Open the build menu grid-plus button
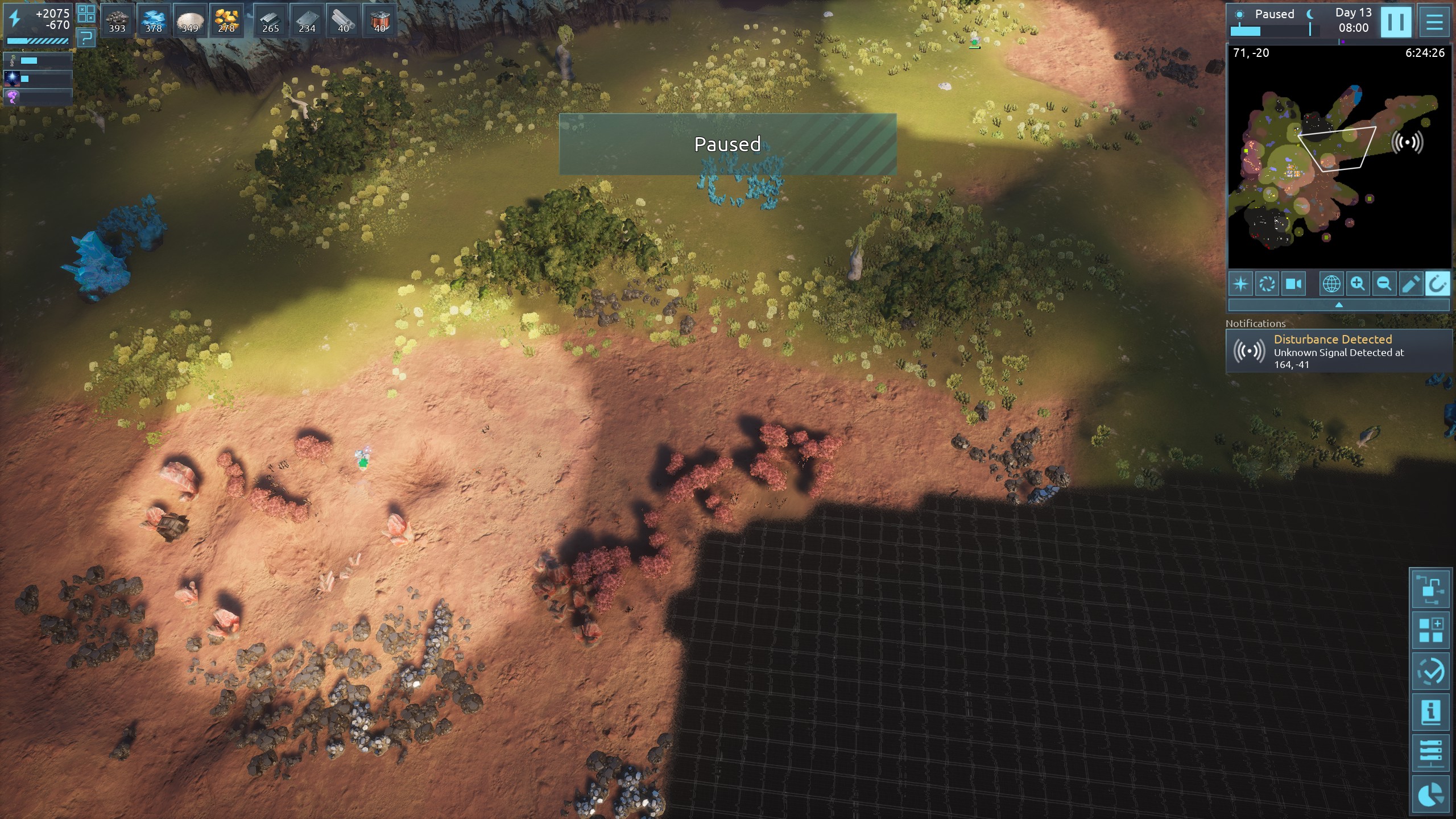The width and height of the screenshot is (1456, 819). point(1430,630)
